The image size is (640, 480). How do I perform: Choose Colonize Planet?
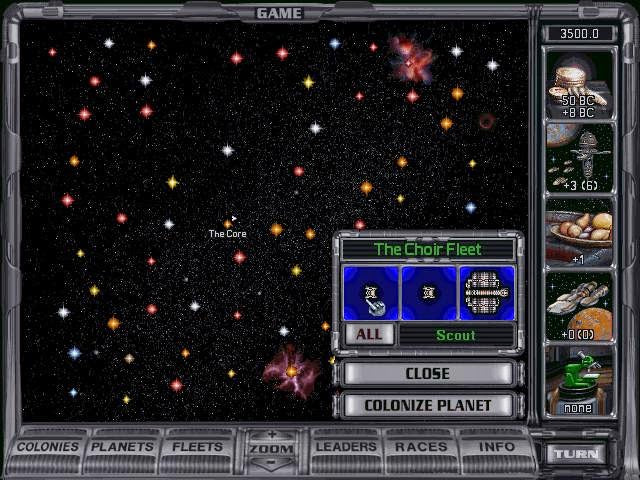point(427,405)
